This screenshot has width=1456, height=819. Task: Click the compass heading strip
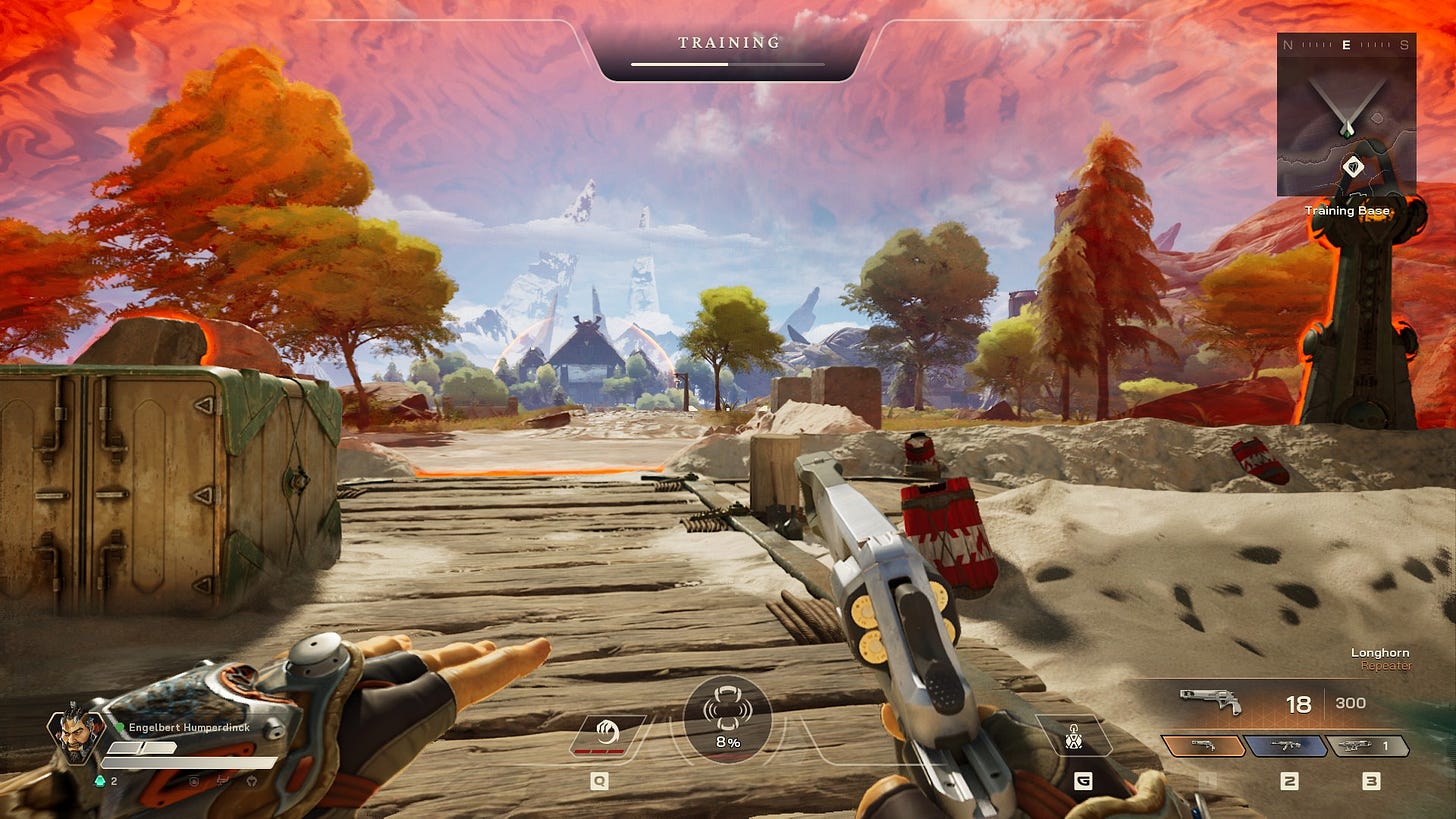pyautogui.click(x=1346, y=44)
